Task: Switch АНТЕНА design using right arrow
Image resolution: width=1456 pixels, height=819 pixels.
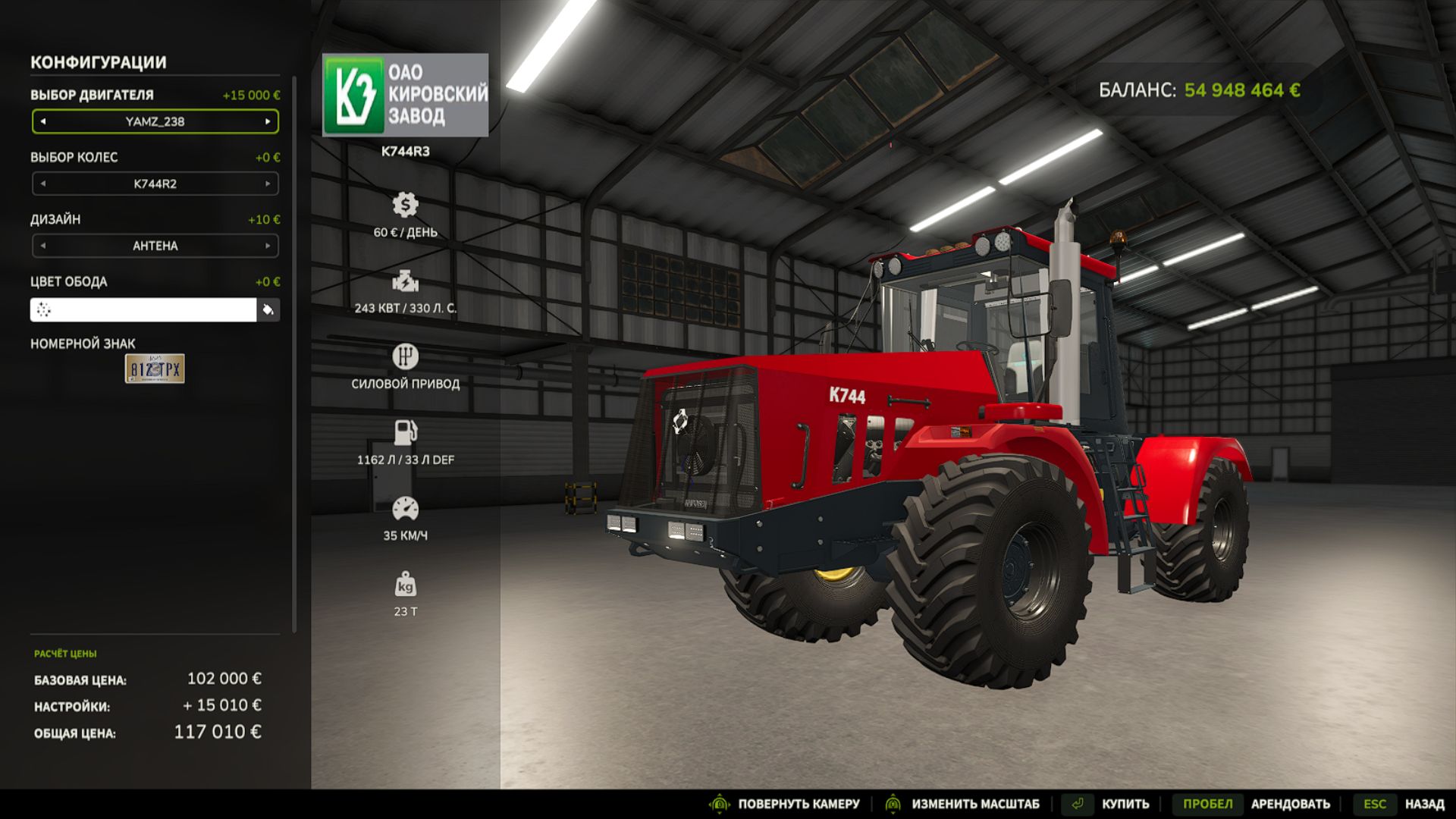Action: click(269, 246)
